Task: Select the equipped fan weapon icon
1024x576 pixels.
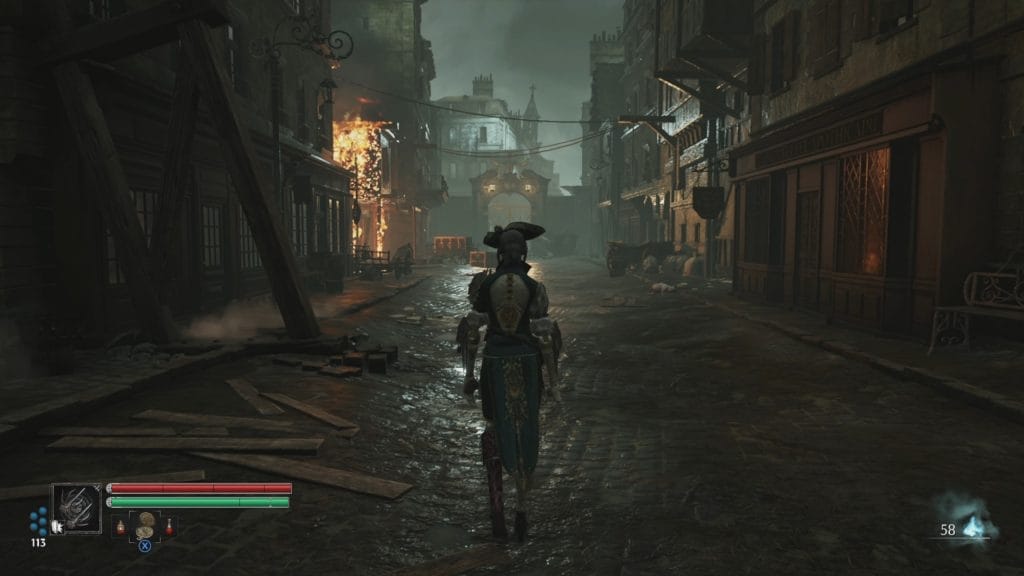Action: [77, 508]
